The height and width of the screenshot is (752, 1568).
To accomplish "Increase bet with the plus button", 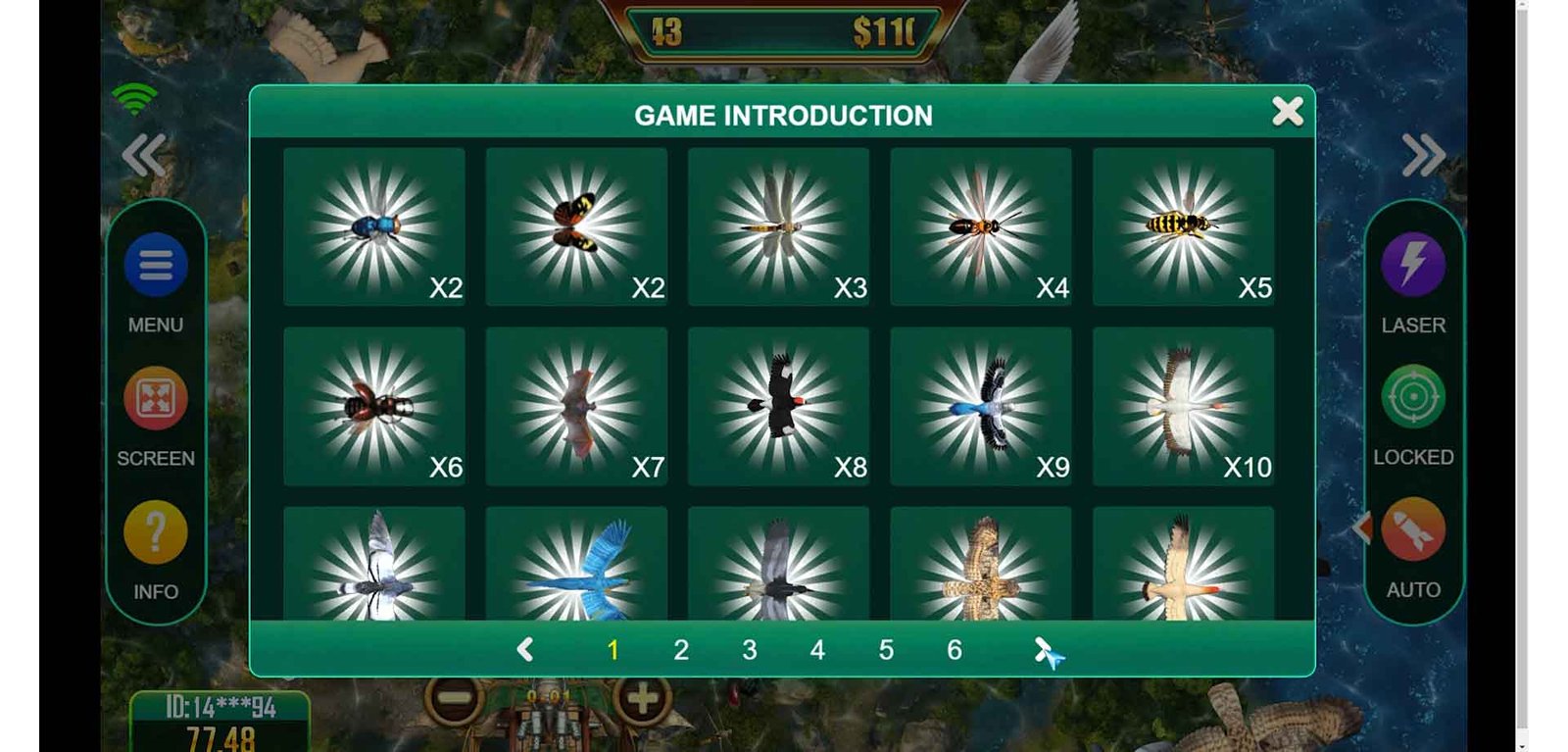I will coord(642,699).
